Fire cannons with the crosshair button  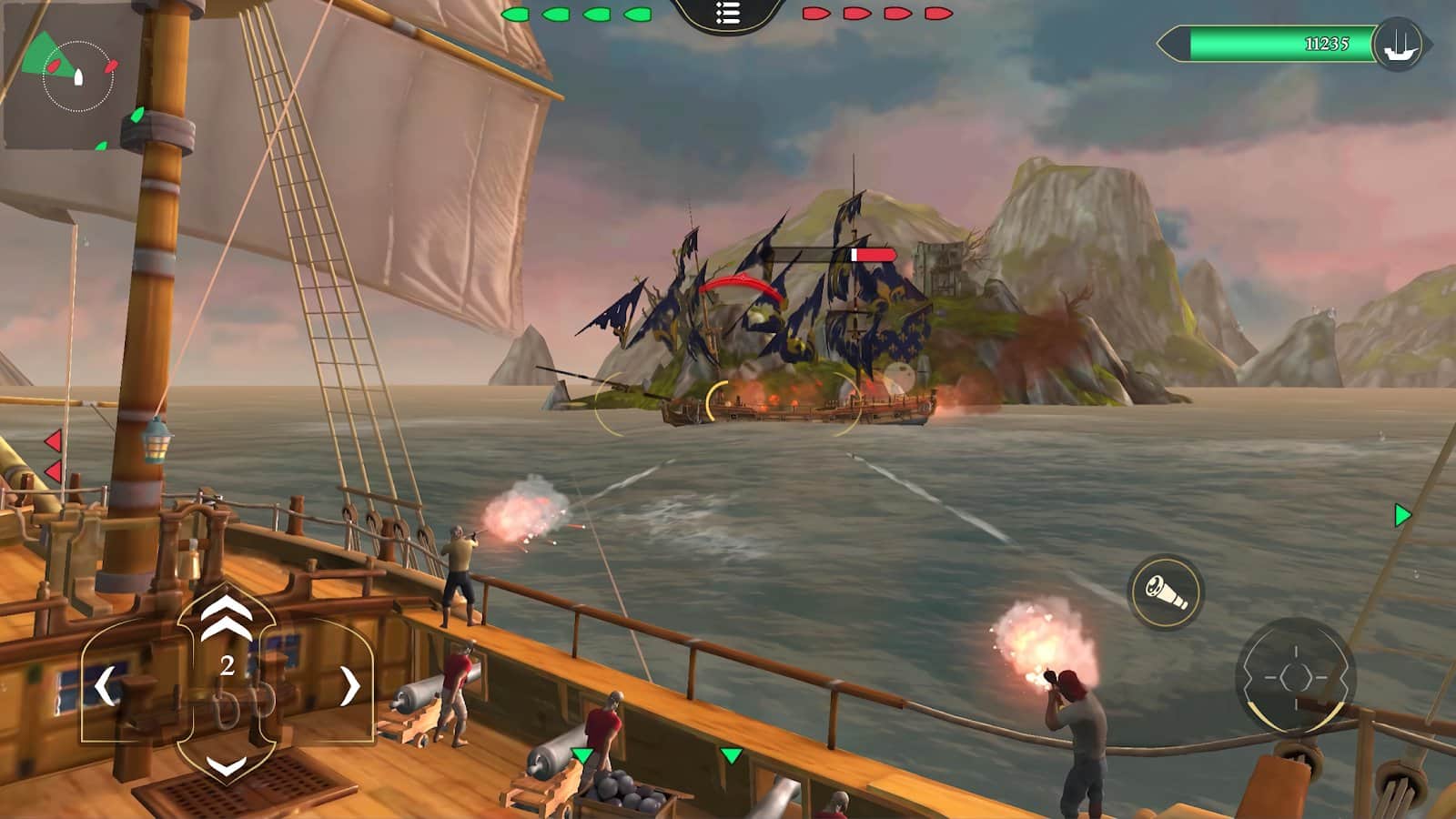tap(1296, 677)
